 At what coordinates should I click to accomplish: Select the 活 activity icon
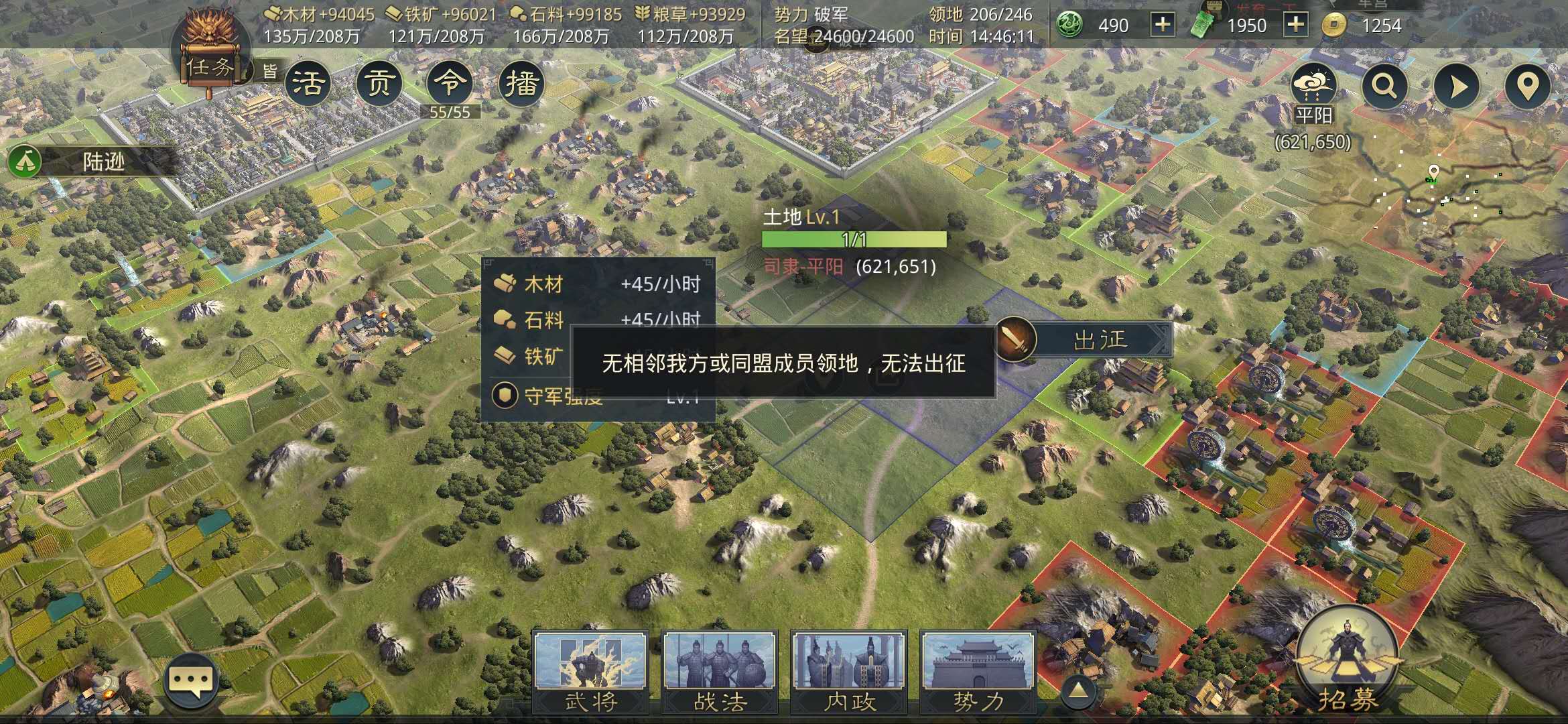tap(309, 82)
